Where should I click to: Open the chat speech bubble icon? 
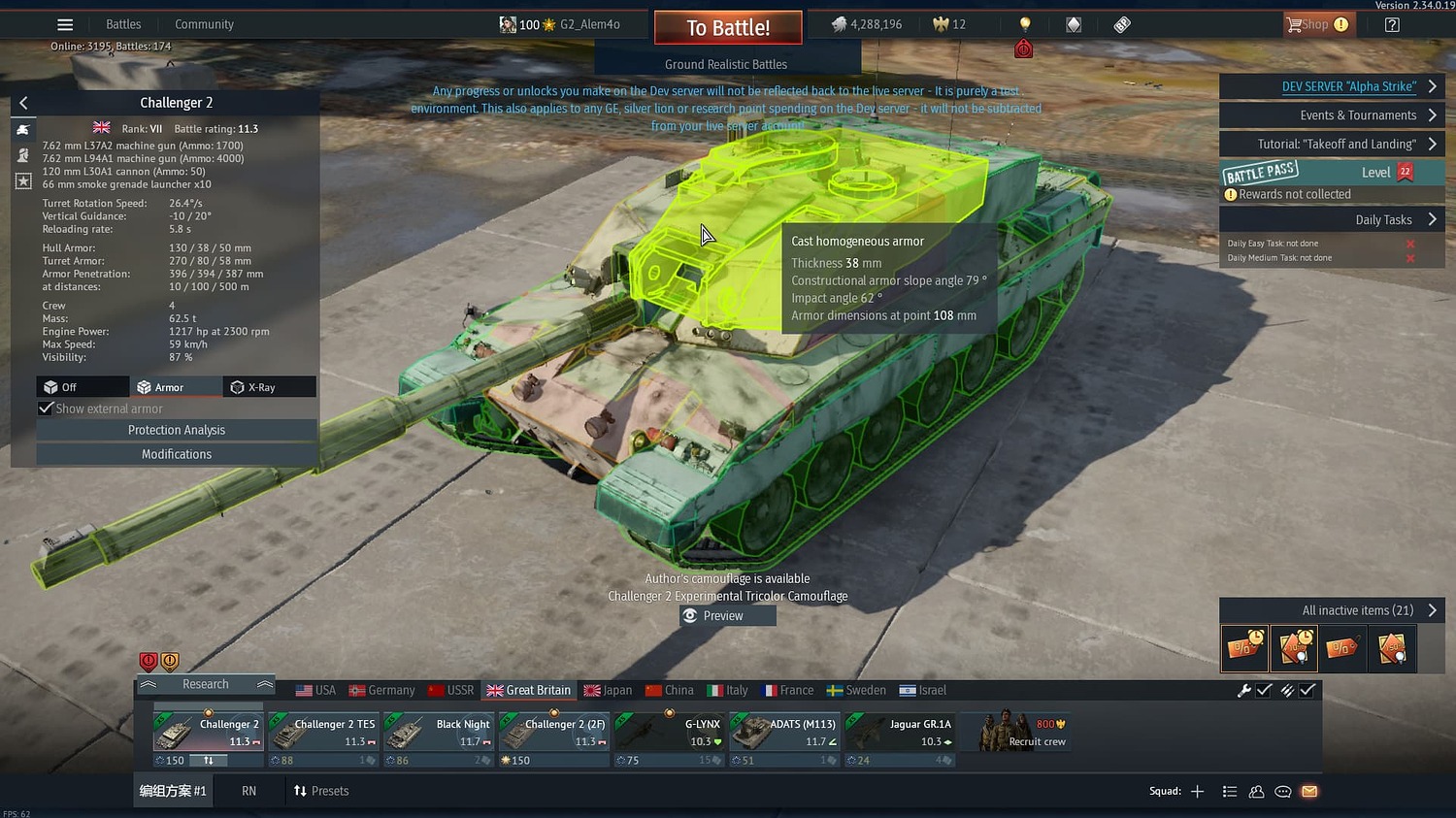(1282, 792)
